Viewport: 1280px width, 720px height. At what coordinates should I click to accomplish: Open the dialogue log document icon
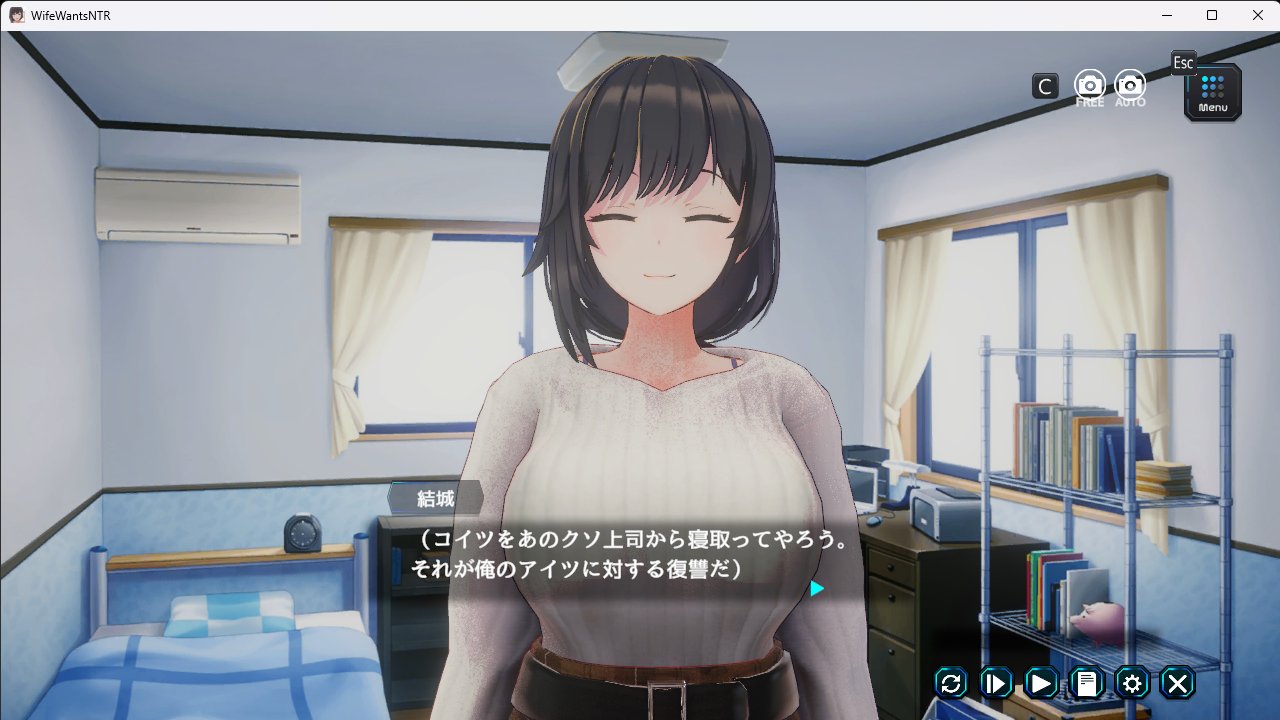pos(1087,683)
